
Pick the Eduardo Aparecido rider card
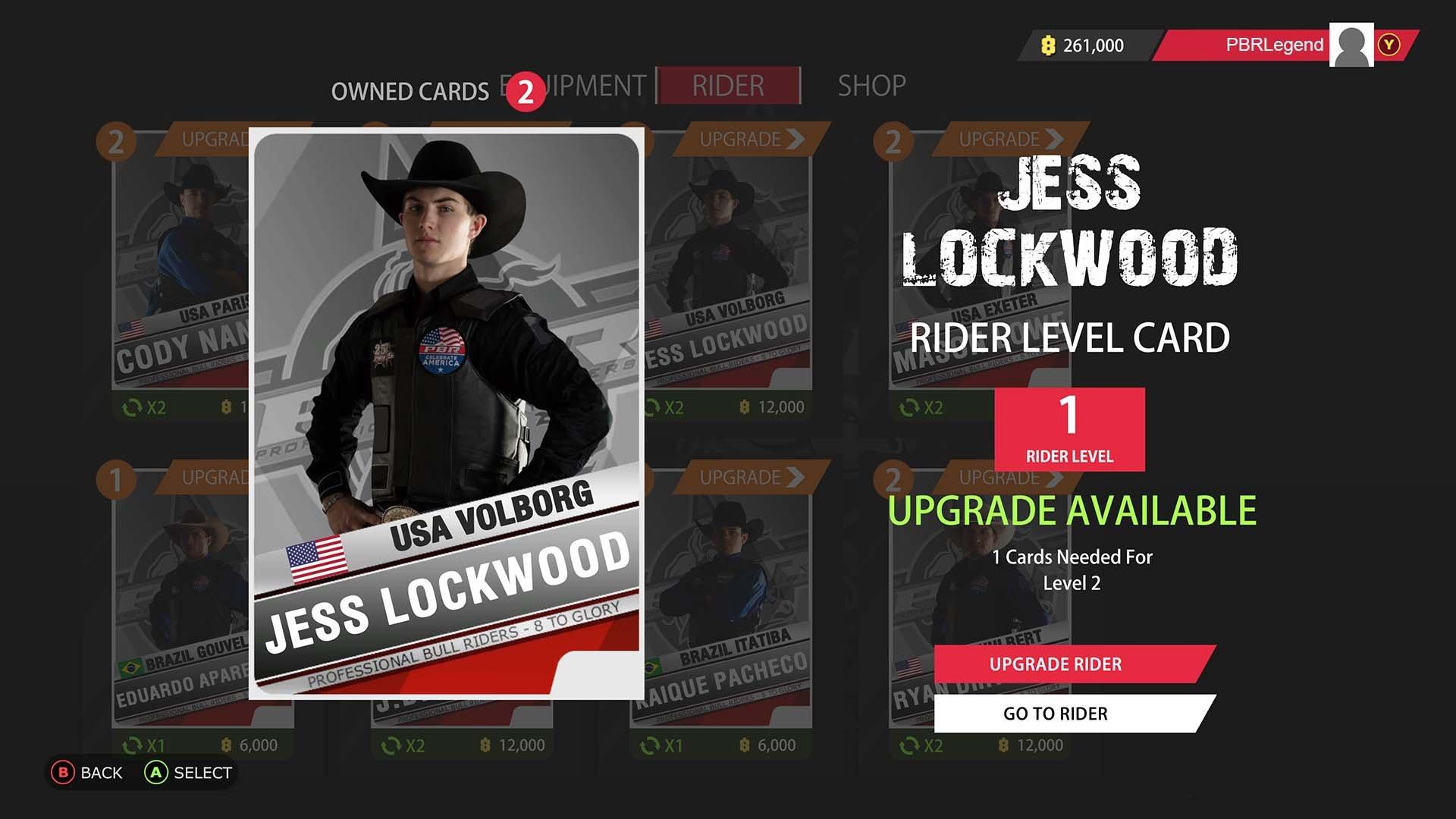(180, 607)
